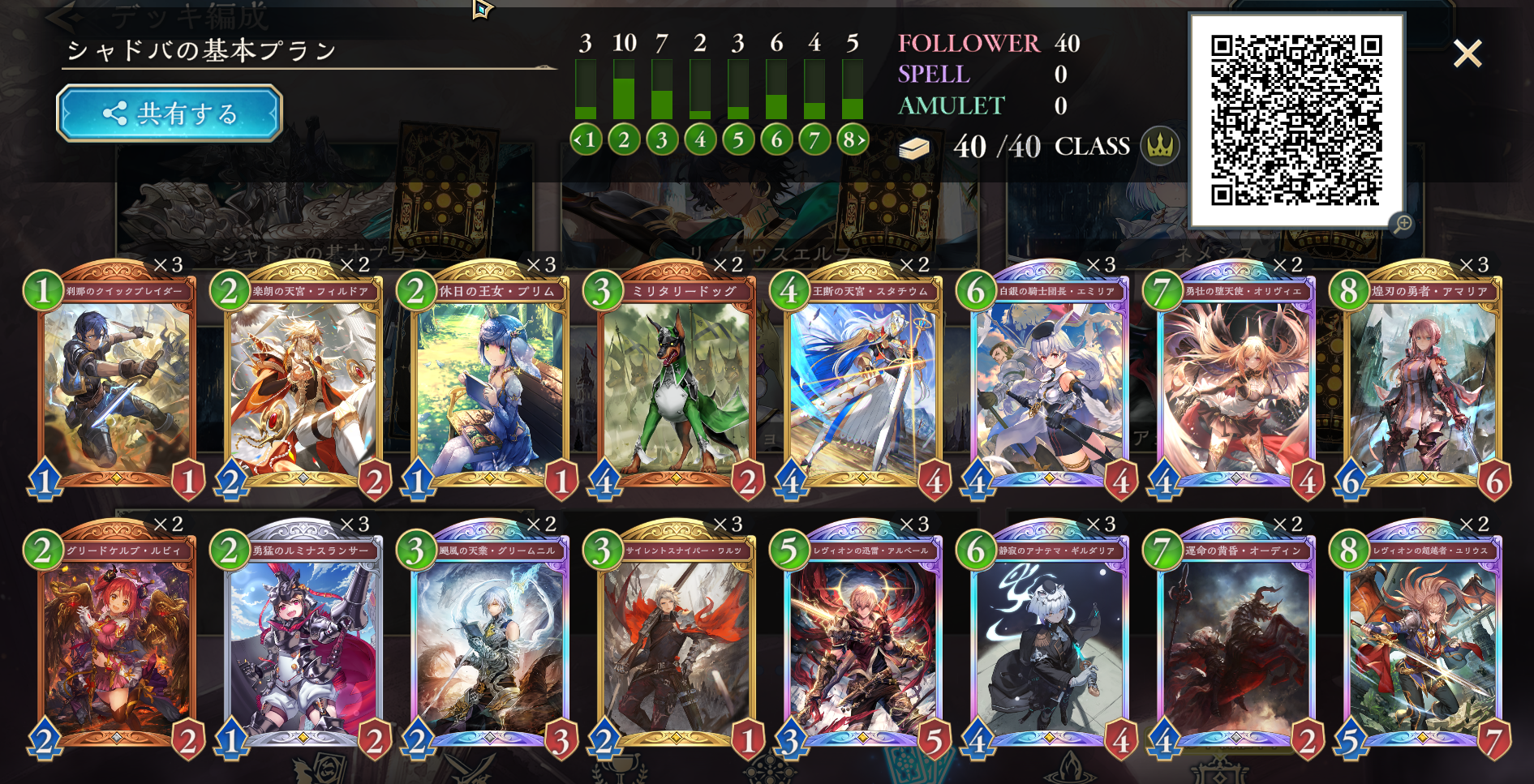Click the green cost gem on ミリタリードッグ
This screenshot has height=784, width=1534.
pyautogui.click(x=604, y=290)
